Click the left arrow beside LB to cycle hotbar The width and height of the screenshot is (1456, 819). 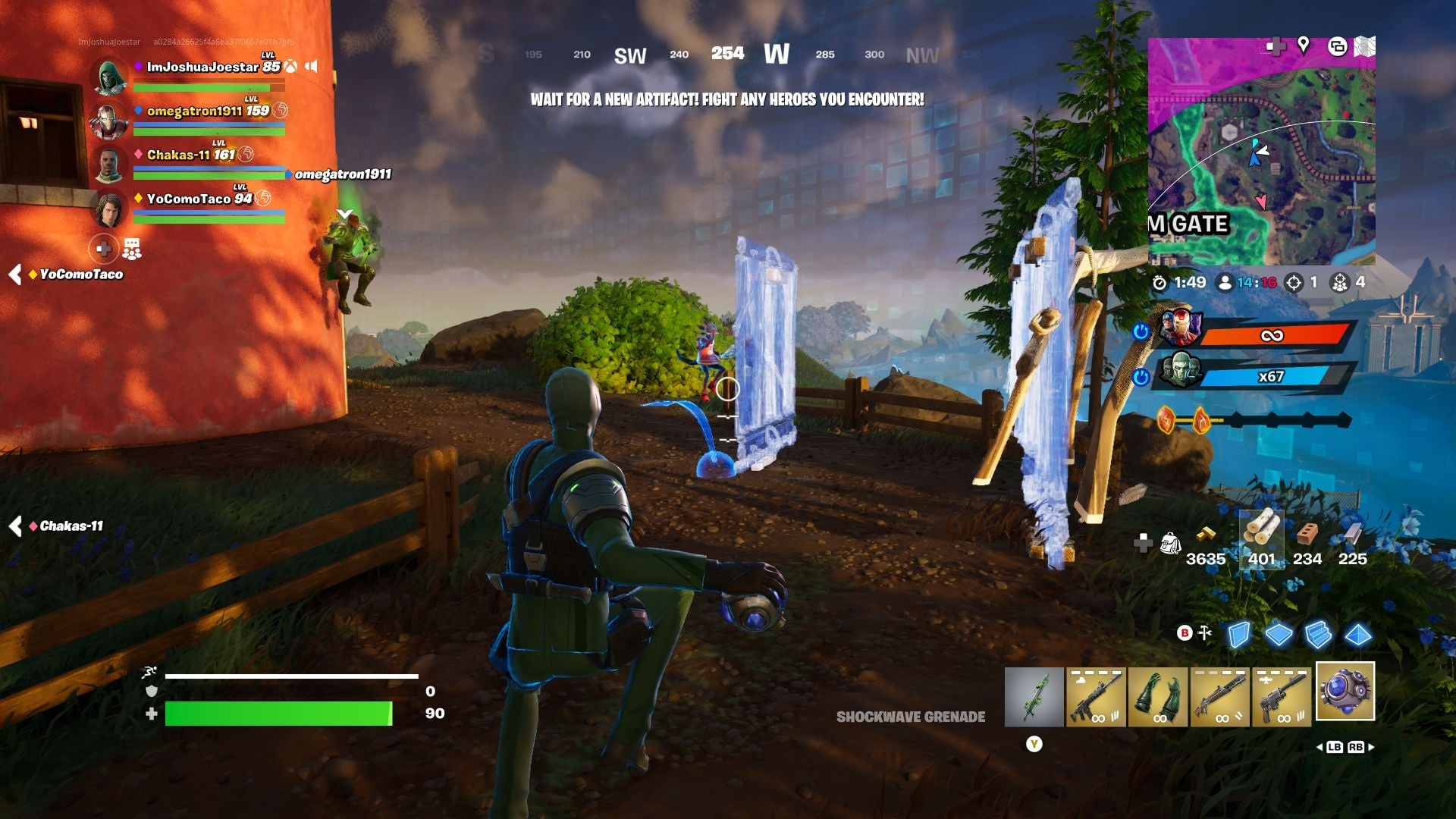pos(1321,747)
